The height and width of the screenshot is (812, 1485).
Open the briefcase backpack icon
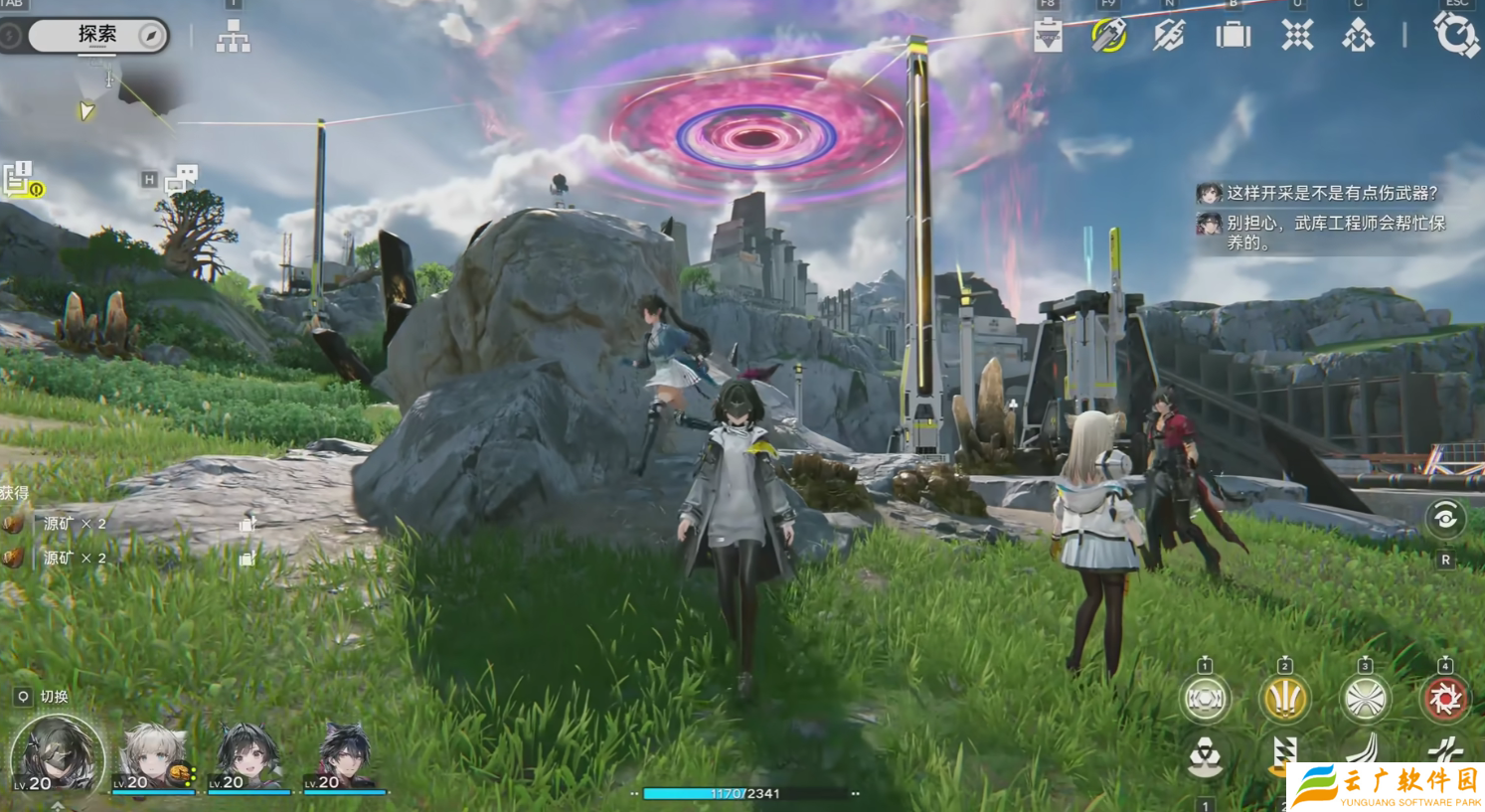[x=1233, y=37]
